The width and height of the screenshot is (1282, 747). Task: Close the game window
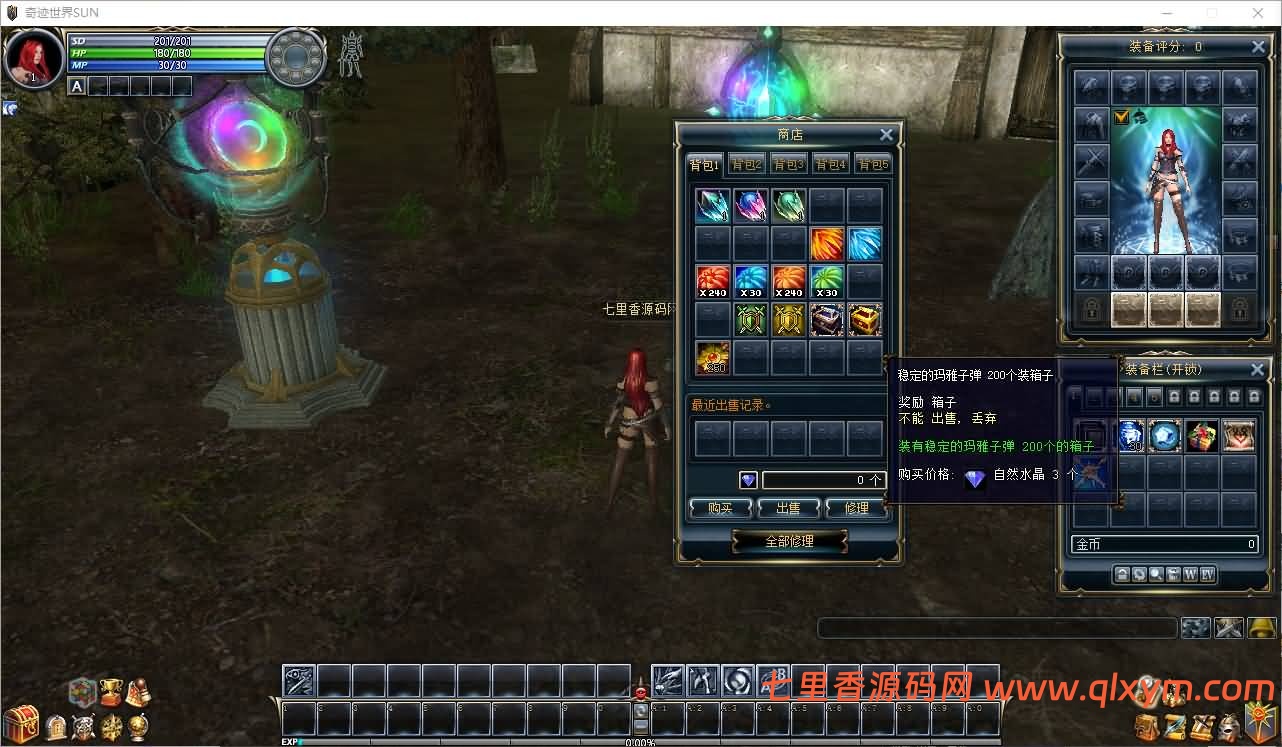click(1257, 13)
